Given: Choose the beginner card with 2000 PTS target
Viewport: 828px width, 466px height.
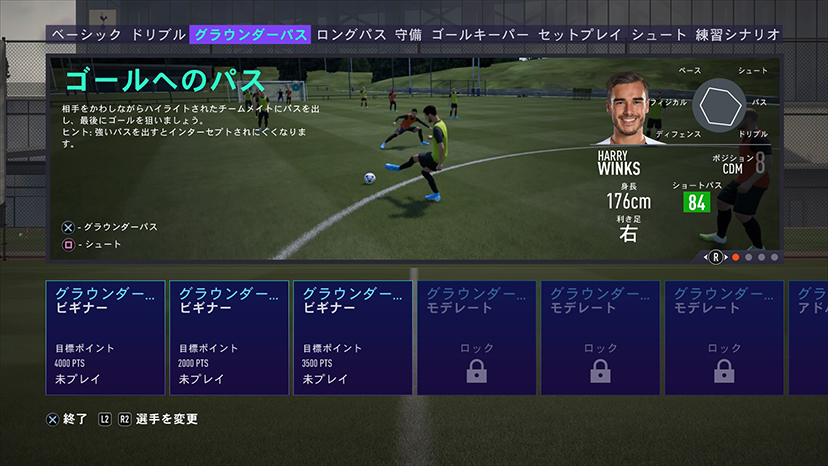Looking at the screenshot, I should tap(229, 337).
